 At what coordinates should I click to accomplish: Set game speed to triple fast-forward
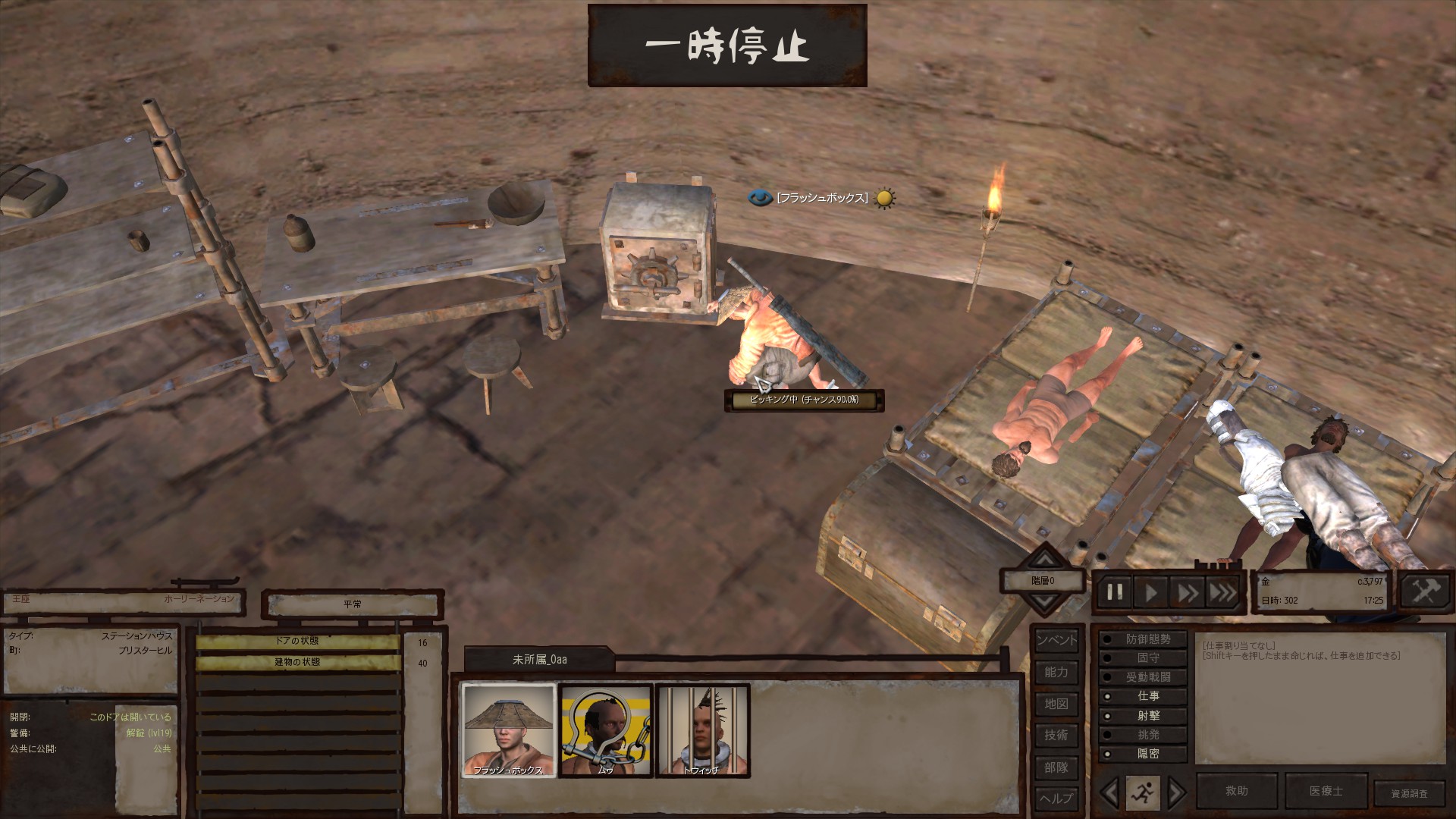(1222, 592)
